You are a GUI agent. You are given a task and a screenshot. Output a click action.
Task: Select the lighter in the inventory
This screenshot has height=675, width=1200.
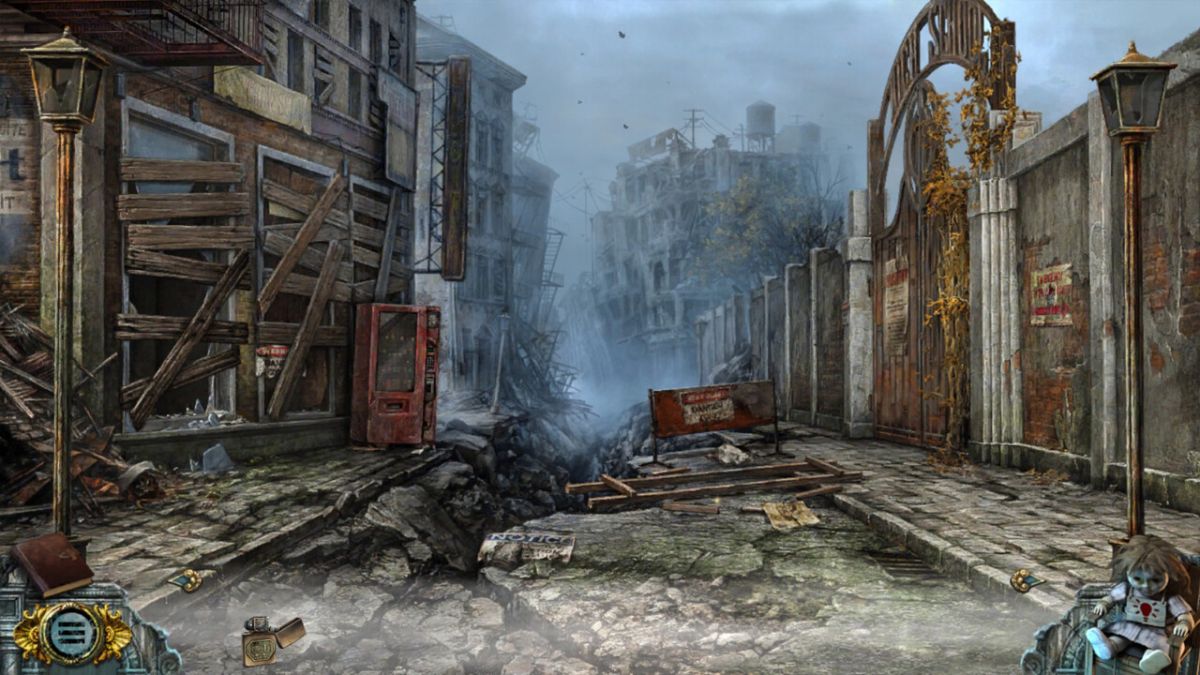pyautogui.click(x=270, y=639)
